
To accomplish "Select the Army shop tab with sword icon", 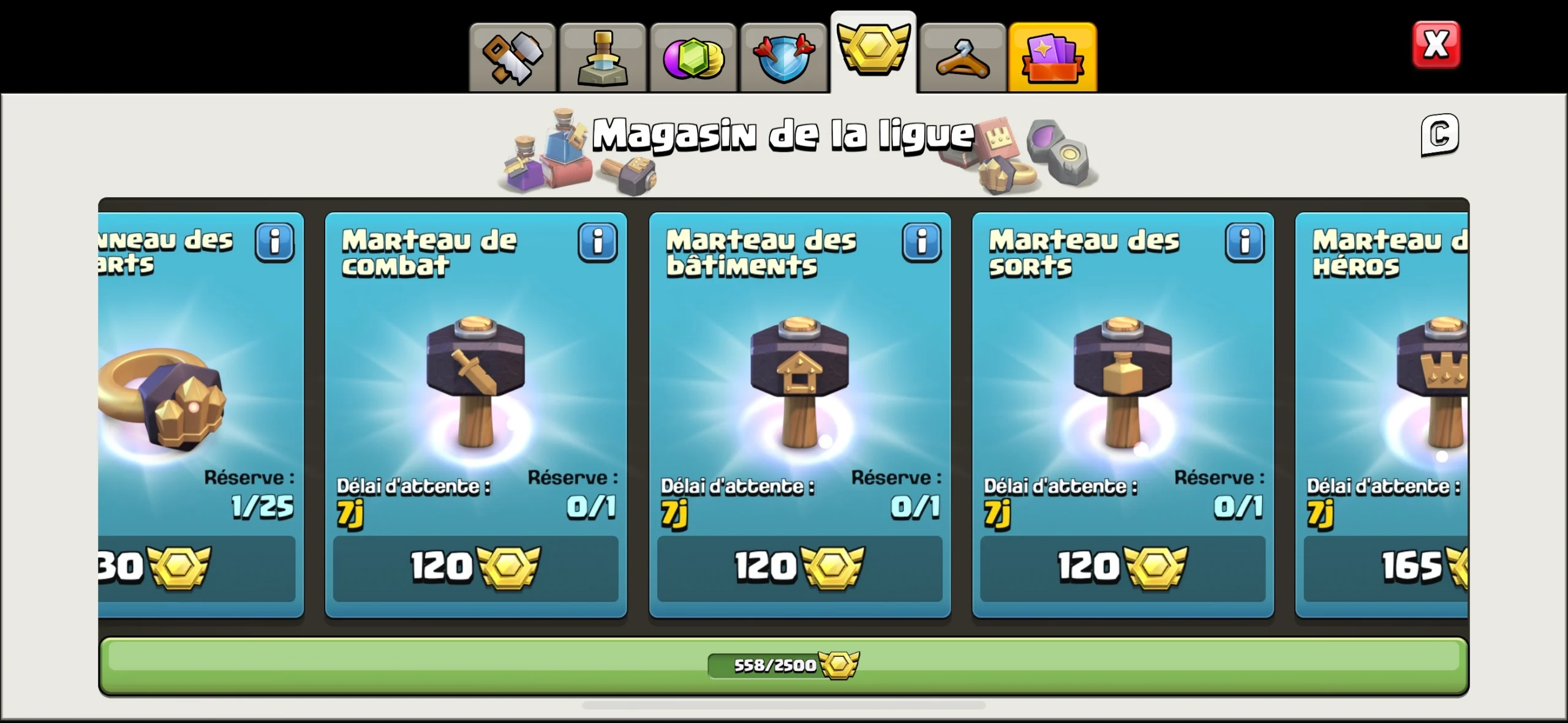I will click(603, 56).
